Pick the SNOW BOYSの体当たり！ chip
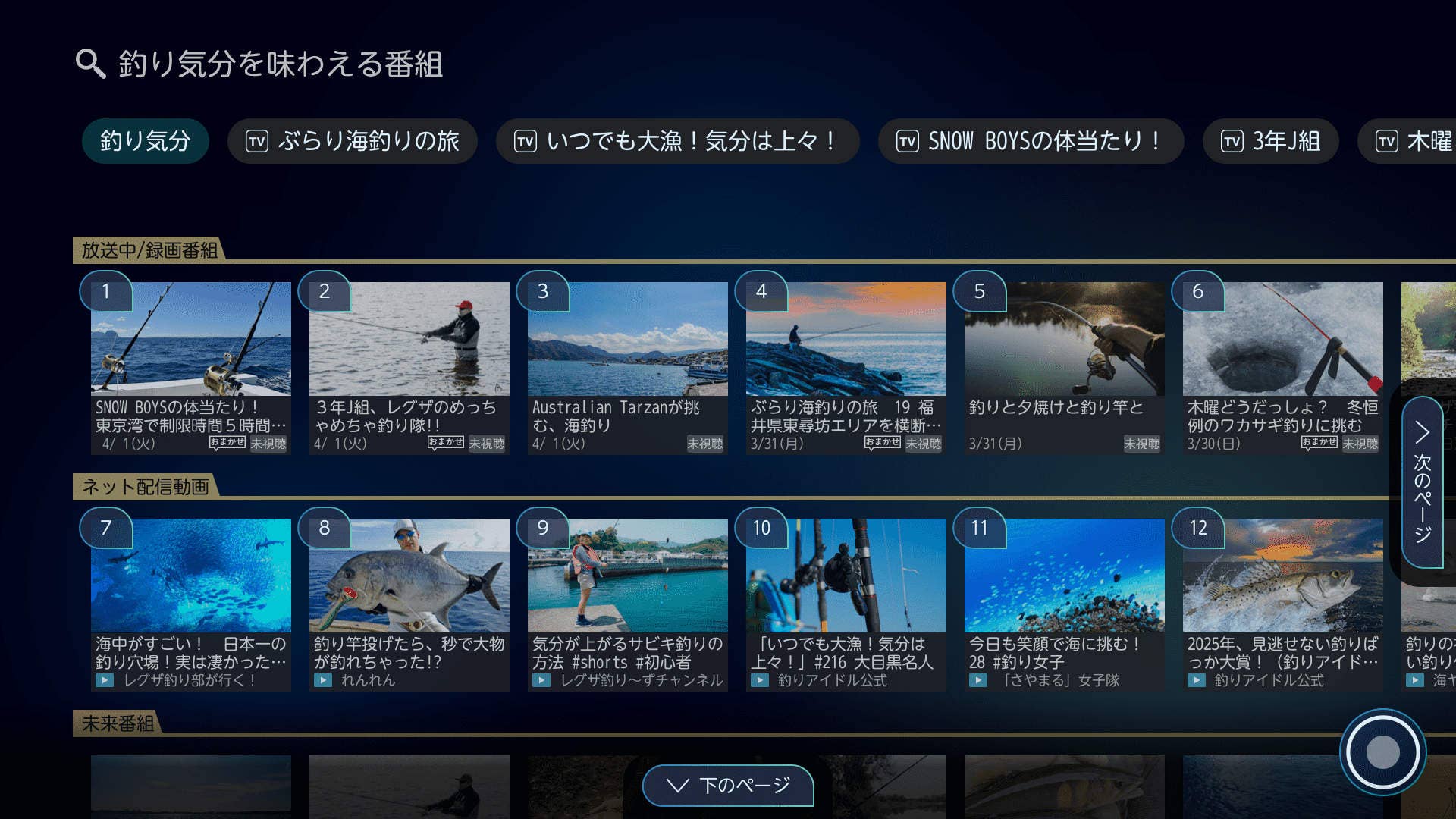The width and height of the screenshot is (1456, 819). pyautogui.click(x=1031, y=141)
